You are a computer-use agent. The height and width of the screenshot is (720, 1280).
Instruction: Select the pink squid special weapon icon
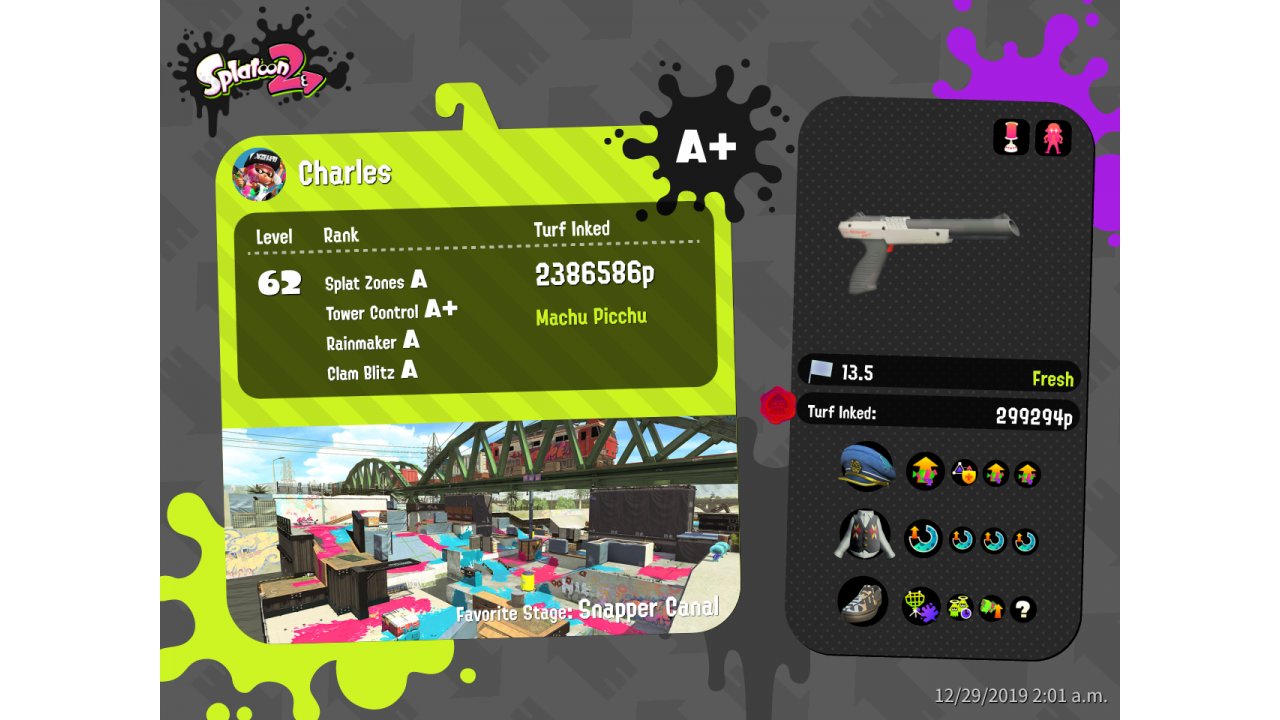(1053, 137)
